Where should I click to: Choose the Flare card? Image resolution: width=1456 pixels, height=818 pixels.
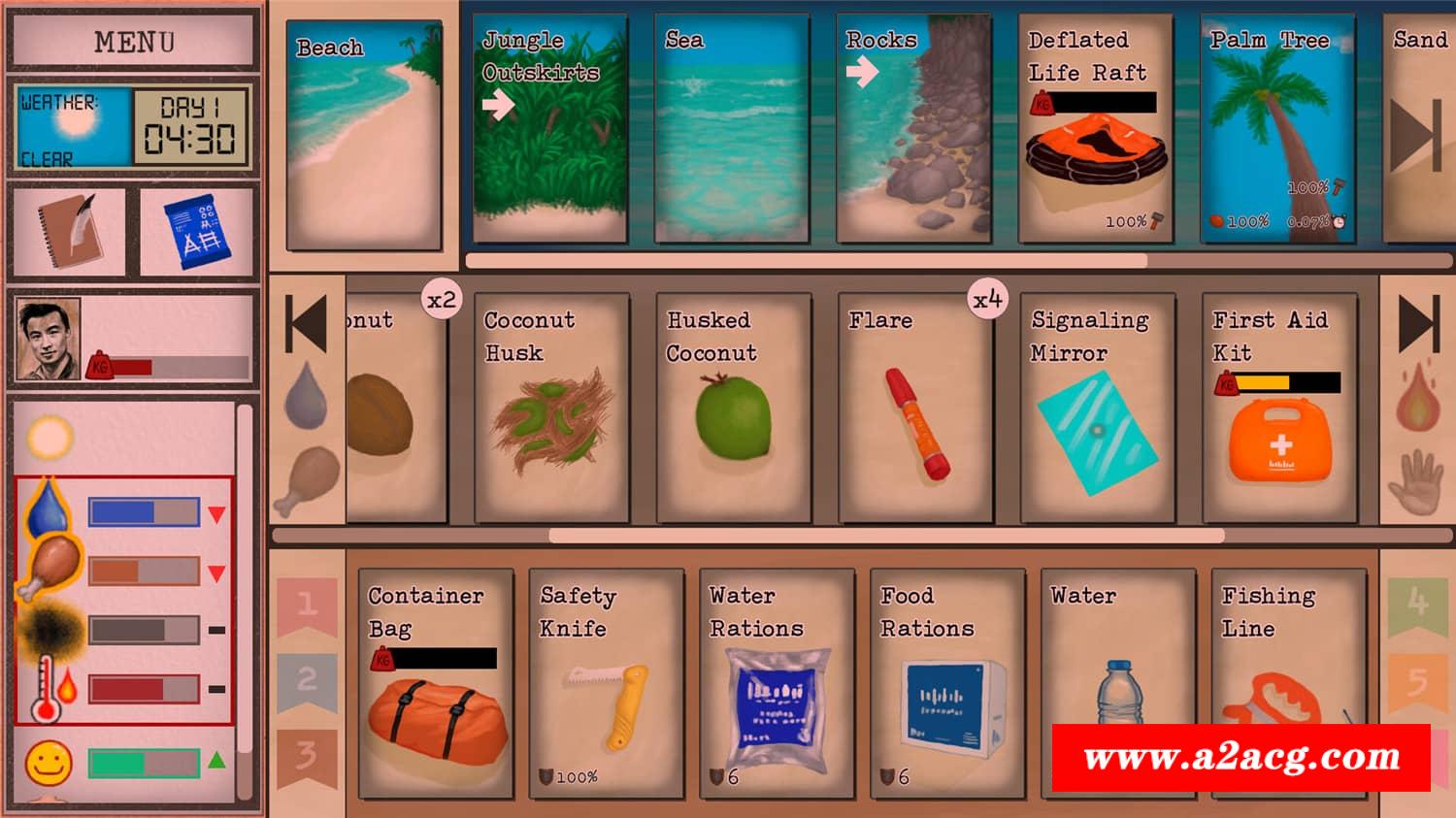[x=915, y=408]
